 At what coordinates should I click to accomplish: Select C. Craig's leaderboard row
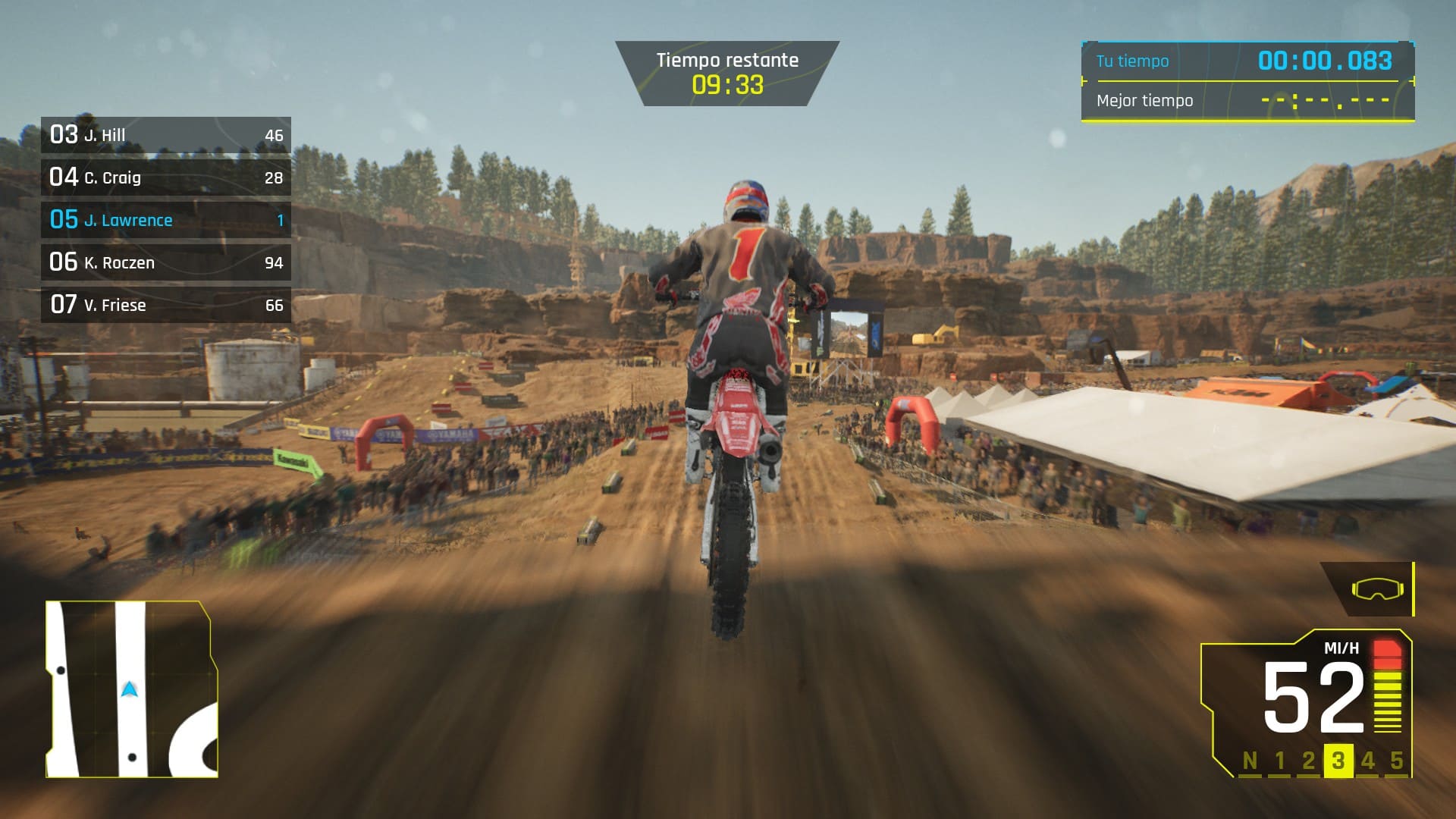[x=165, y=178]
